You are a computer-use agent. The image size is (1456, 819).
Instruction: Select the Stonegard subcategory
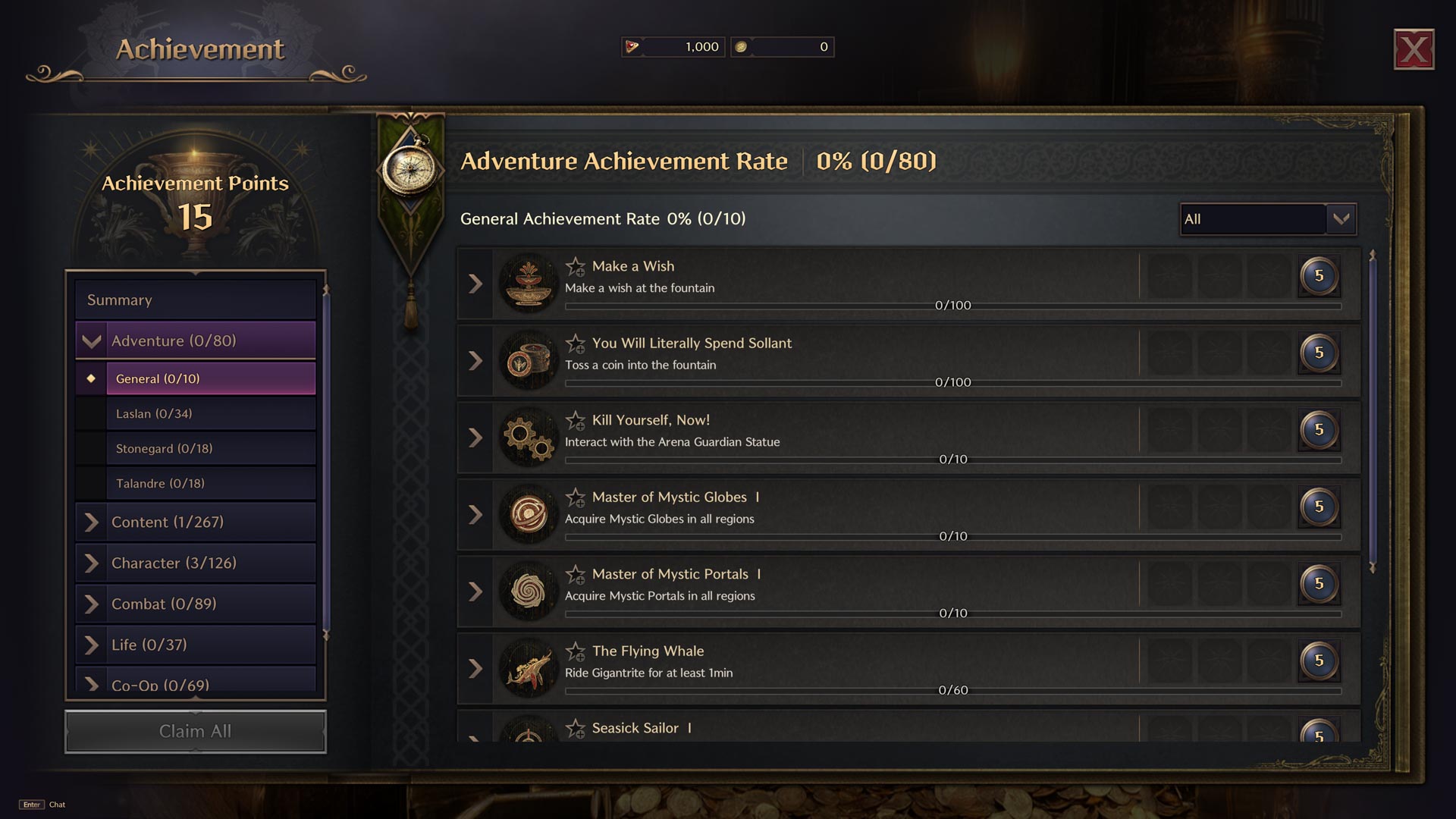(211, 448)
